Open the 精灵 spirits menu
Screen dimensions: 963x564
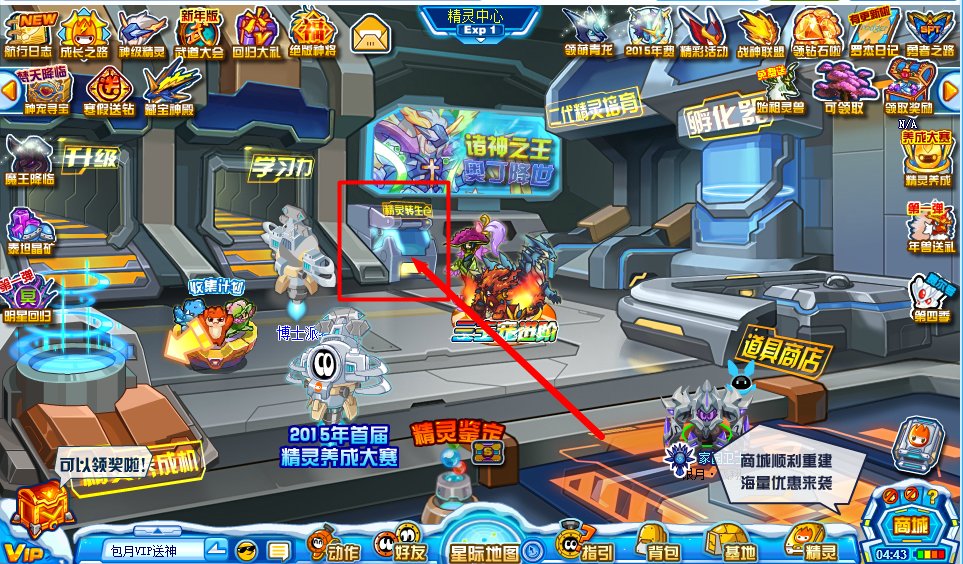[x=811, y=546]
